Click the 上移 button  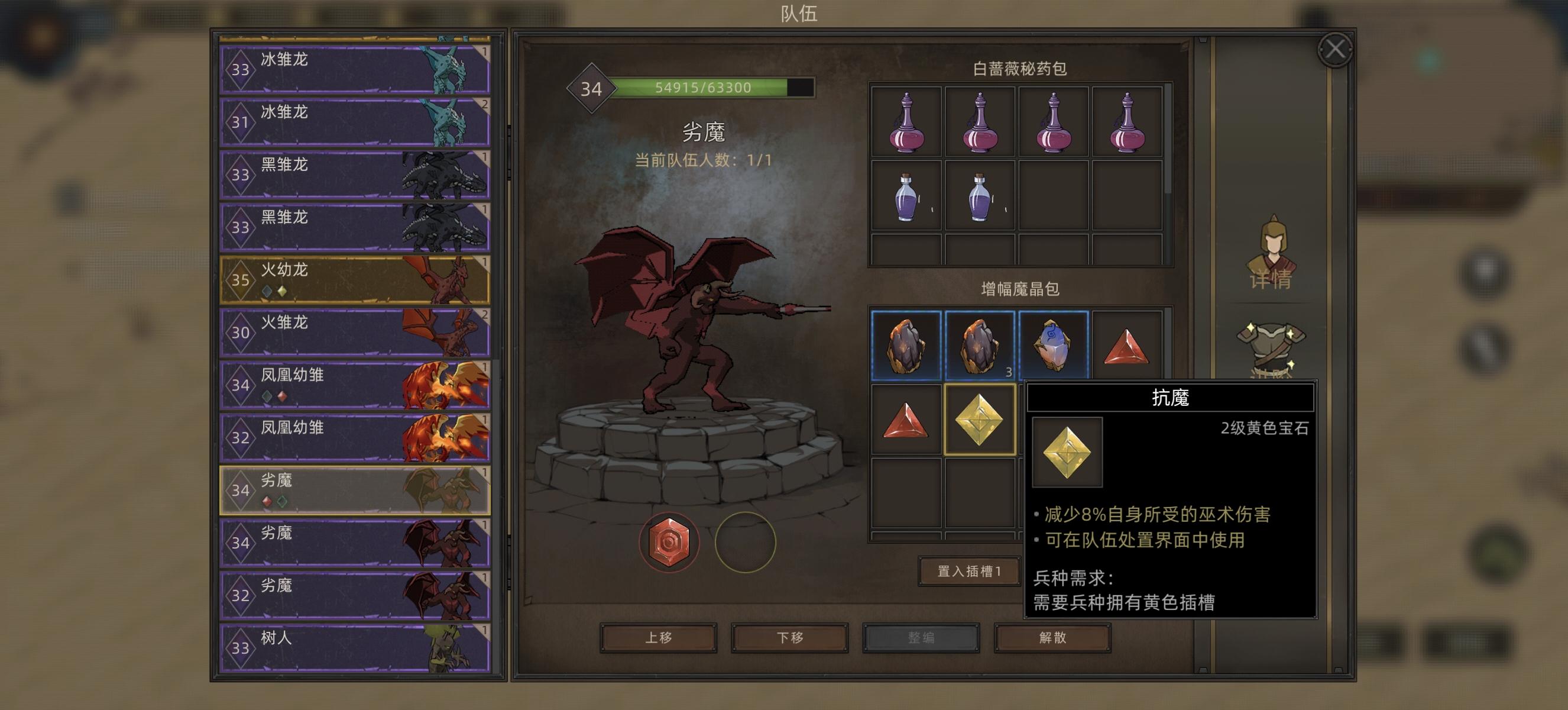[659, 639]
